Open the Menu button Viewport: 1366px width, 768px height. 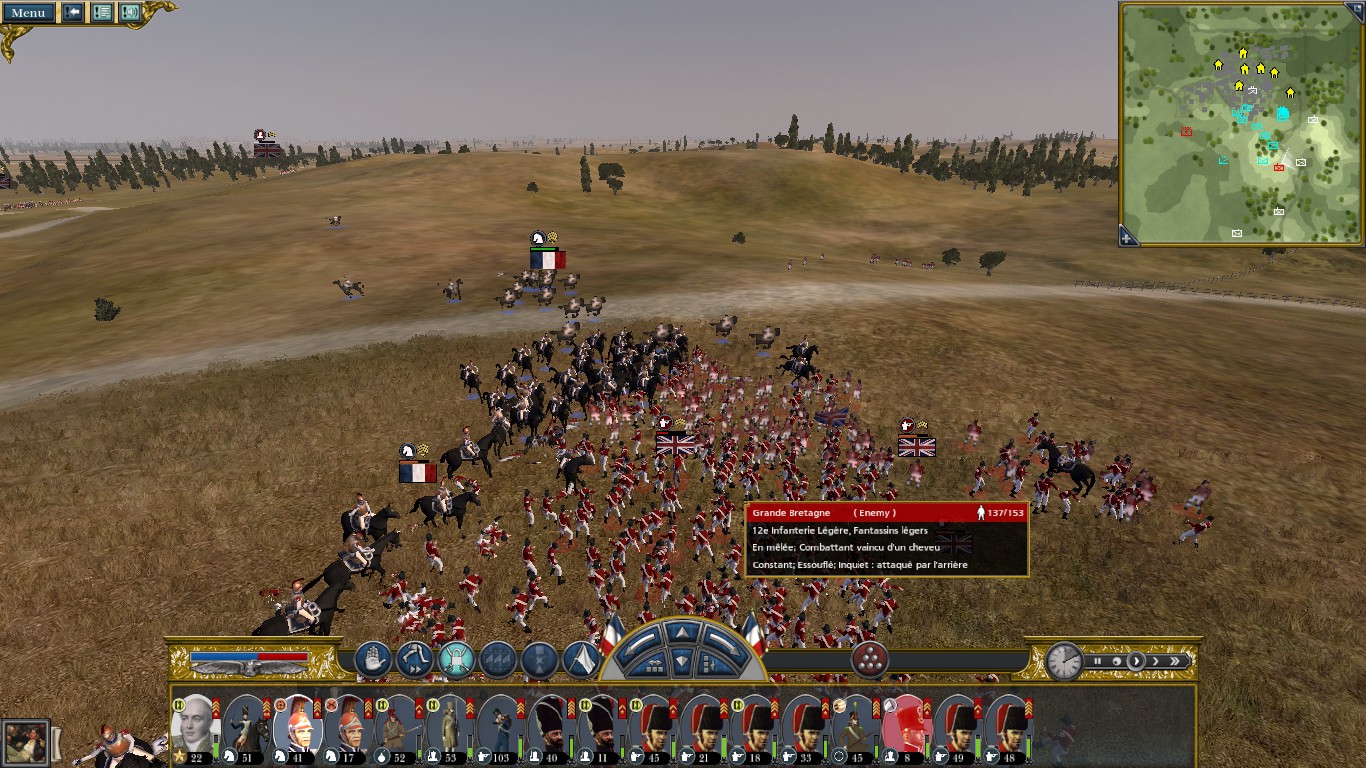pyautogui.click(x=28, y=13)
